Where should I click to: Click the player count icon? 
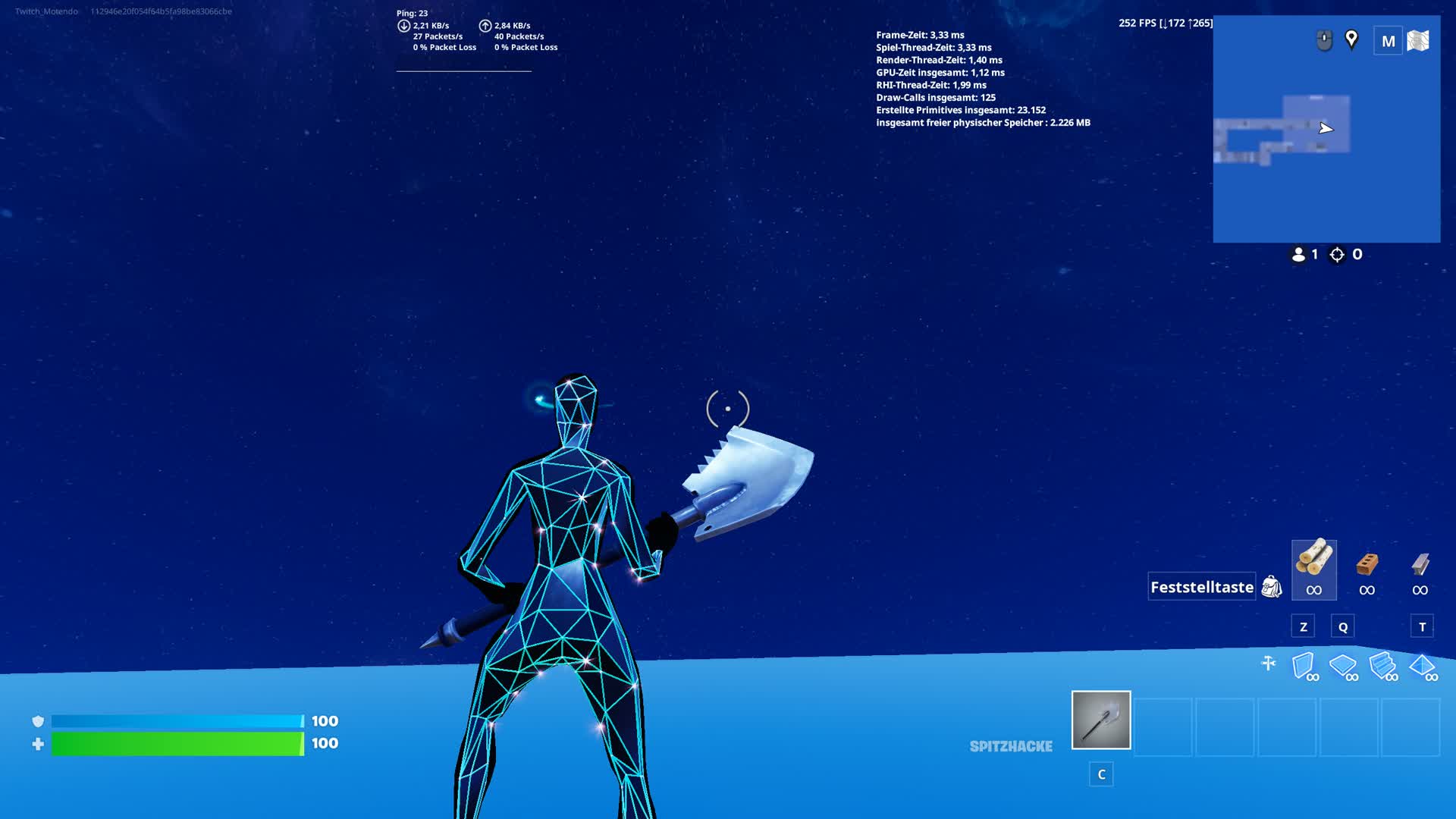coord(1300,254)
